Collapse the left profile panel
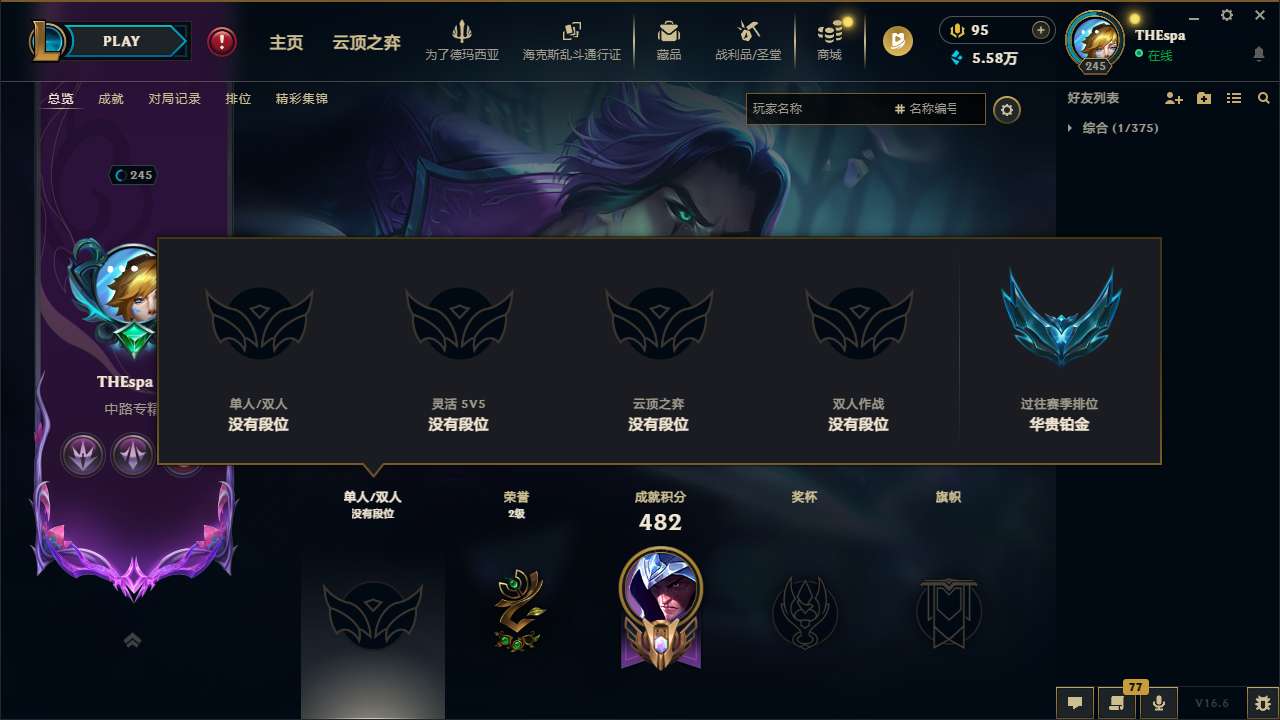The height and width of the screenshot is (720, 1280). [132, 639]
